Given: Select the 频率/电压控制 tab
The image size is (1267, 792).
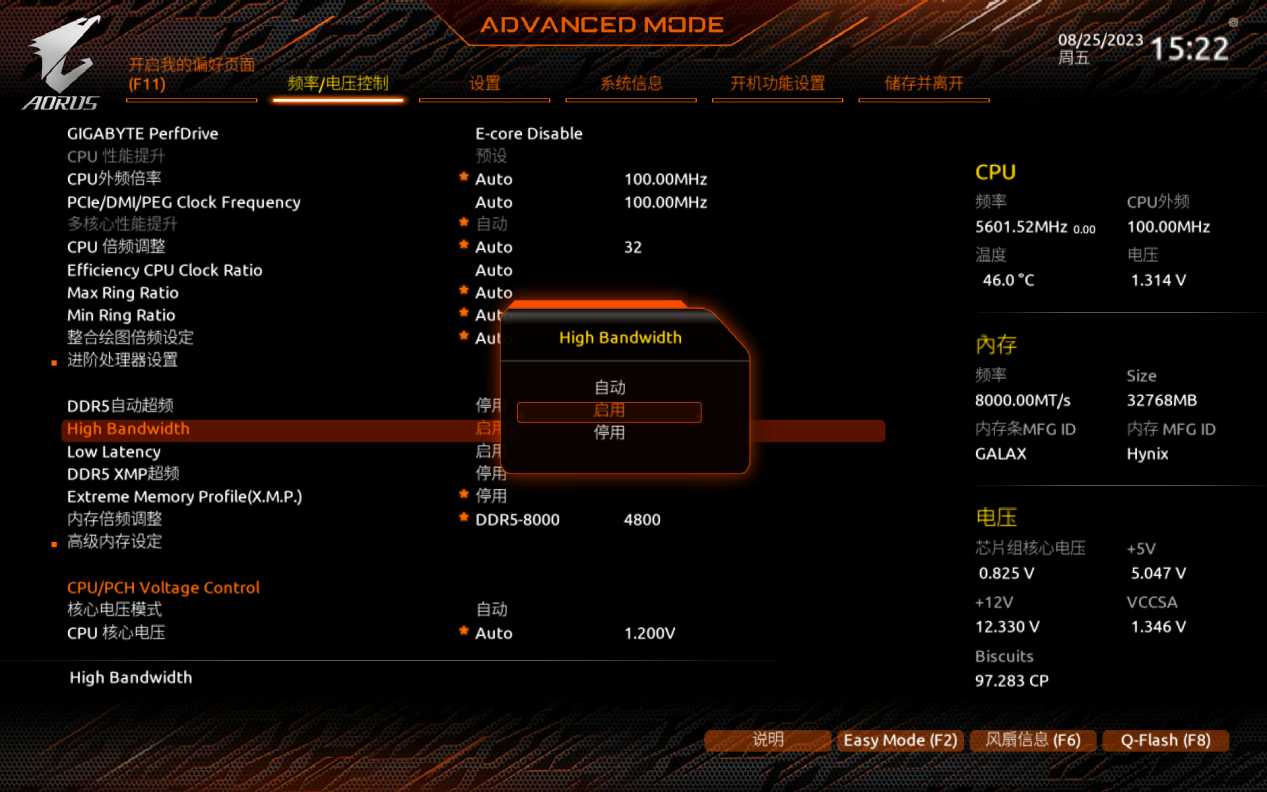Looking at the screenshot, I should (338, 84).
